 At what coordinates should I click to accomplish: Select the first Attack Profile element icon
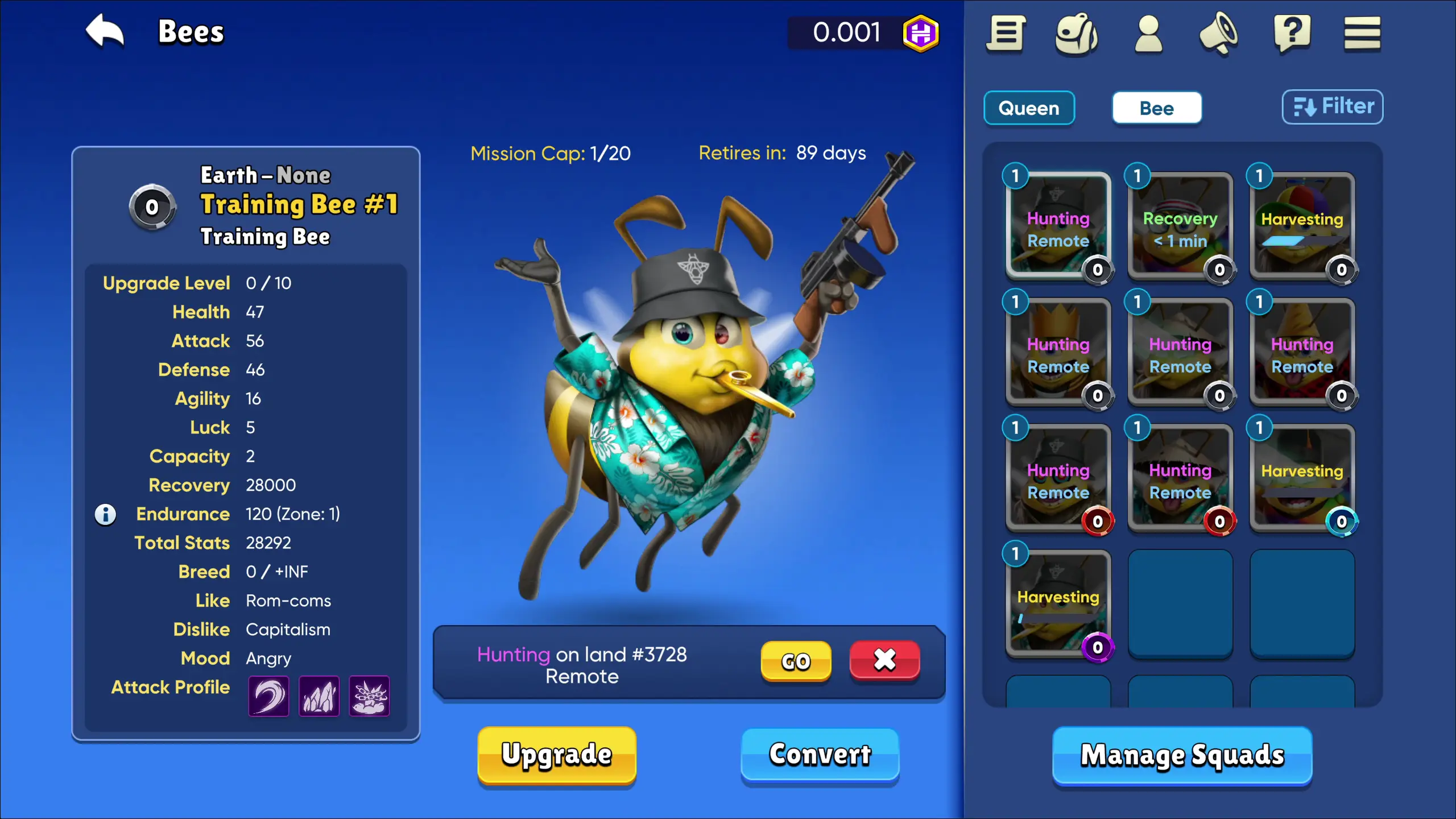(268, 696)
